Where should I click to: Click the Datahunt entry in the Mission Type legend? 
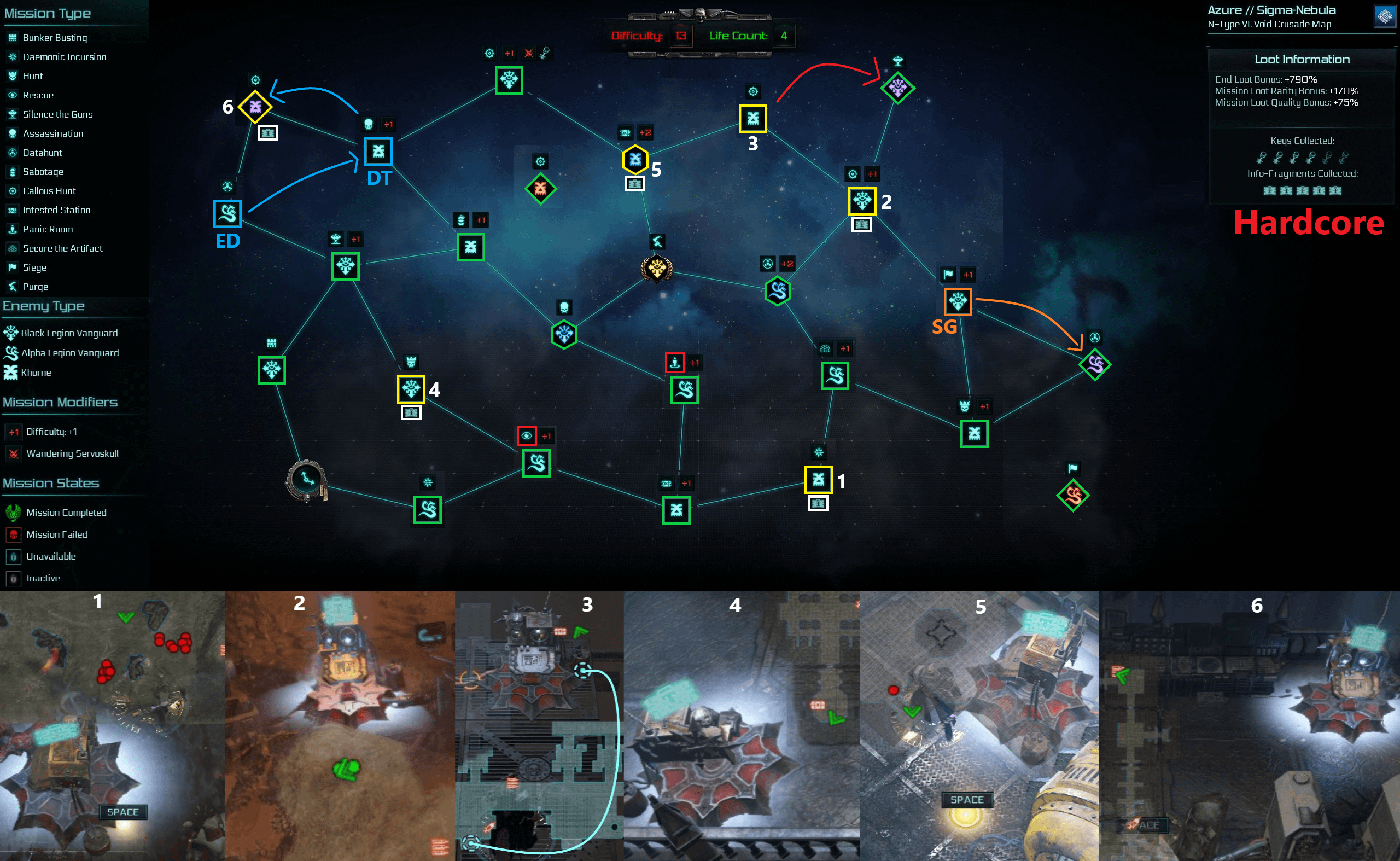[x=42, y=153]
